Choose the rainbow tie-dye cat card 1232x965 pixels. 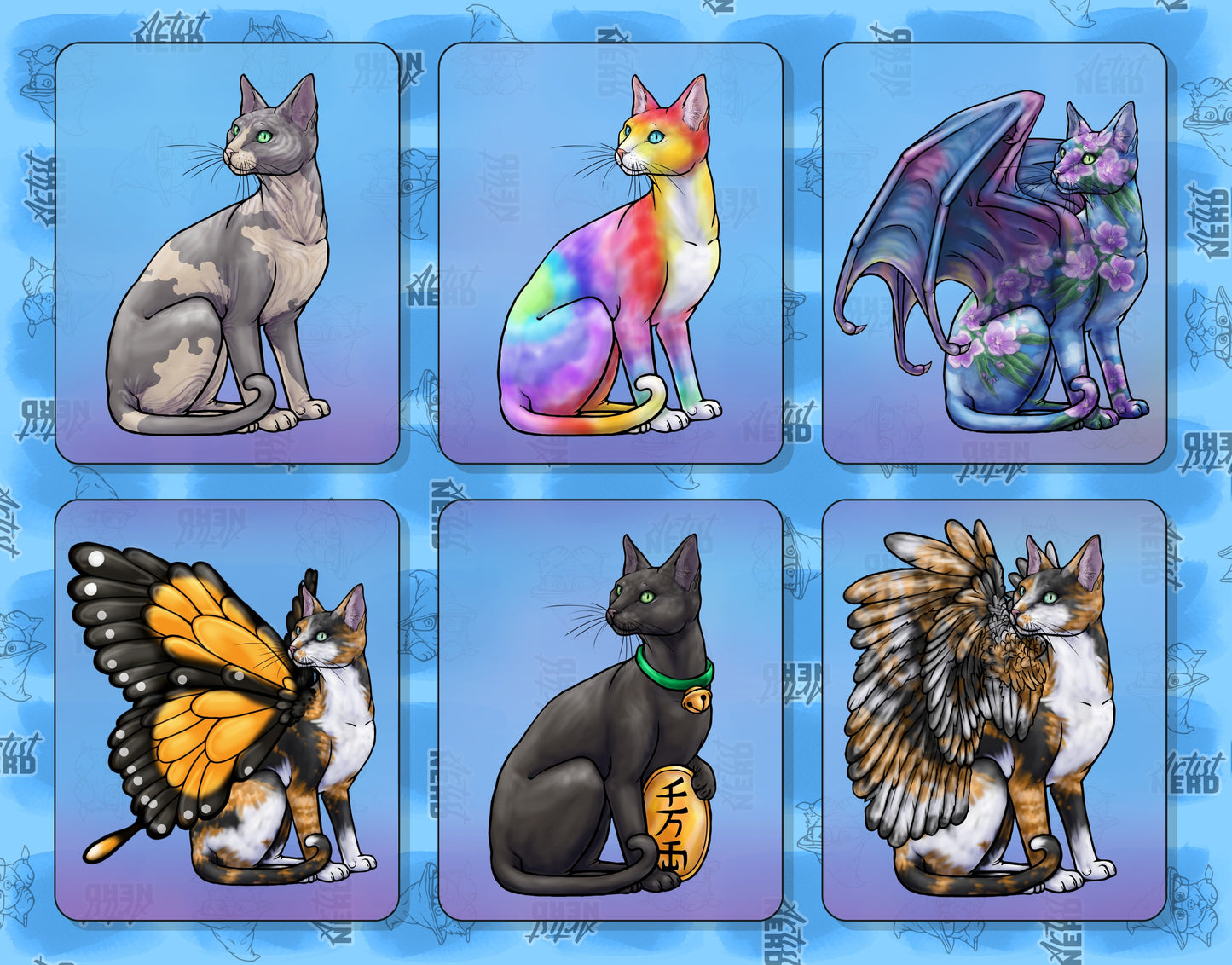point(610,253)
